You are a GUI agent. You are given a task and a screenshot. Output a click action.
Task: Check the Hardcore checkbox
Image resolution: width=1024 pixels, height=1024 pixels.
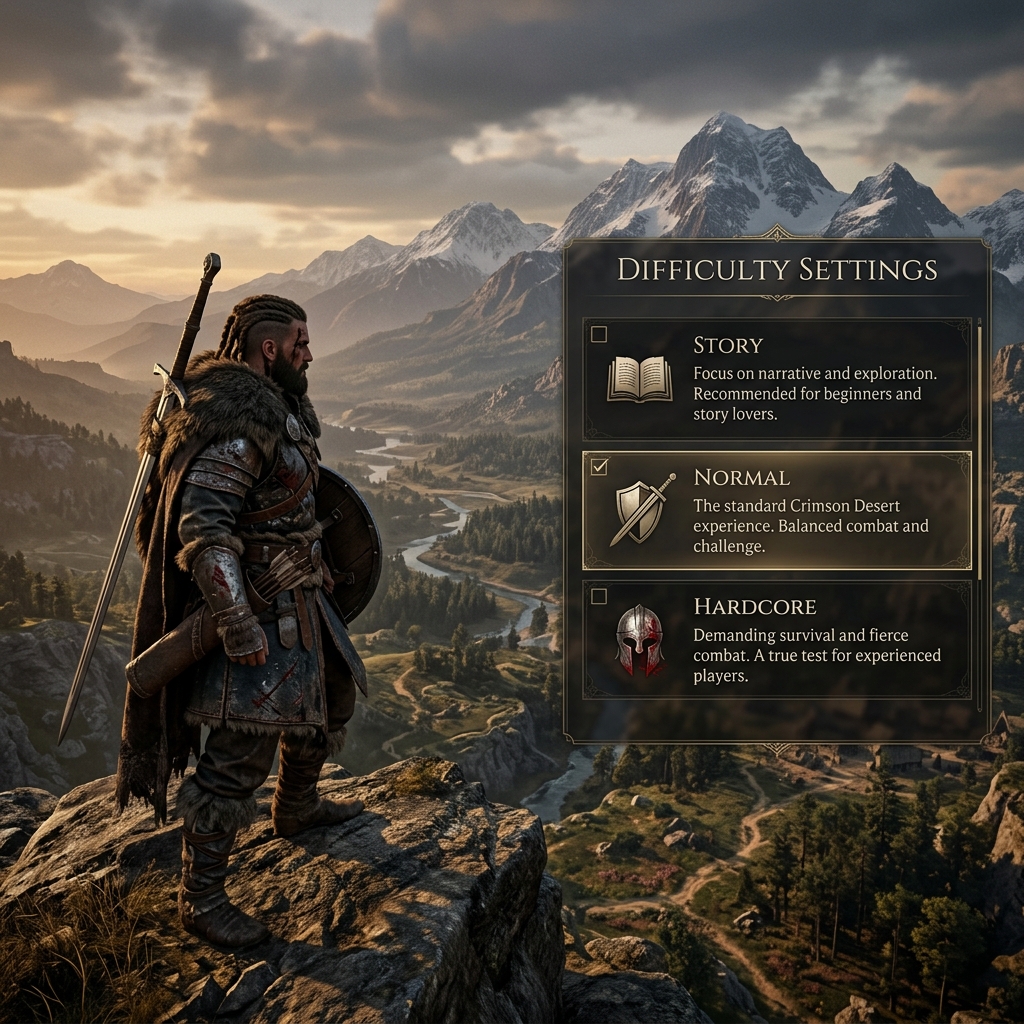[599, 597]
